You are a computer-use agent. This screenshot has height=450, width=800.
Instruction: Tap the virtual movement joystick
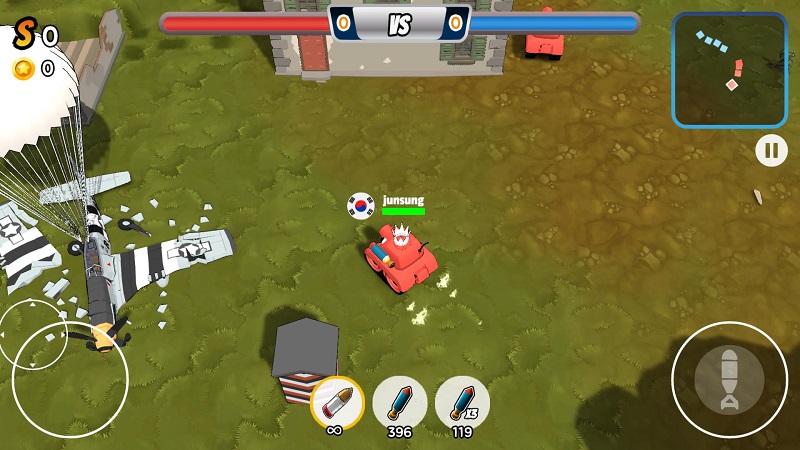tap(69, 379)
